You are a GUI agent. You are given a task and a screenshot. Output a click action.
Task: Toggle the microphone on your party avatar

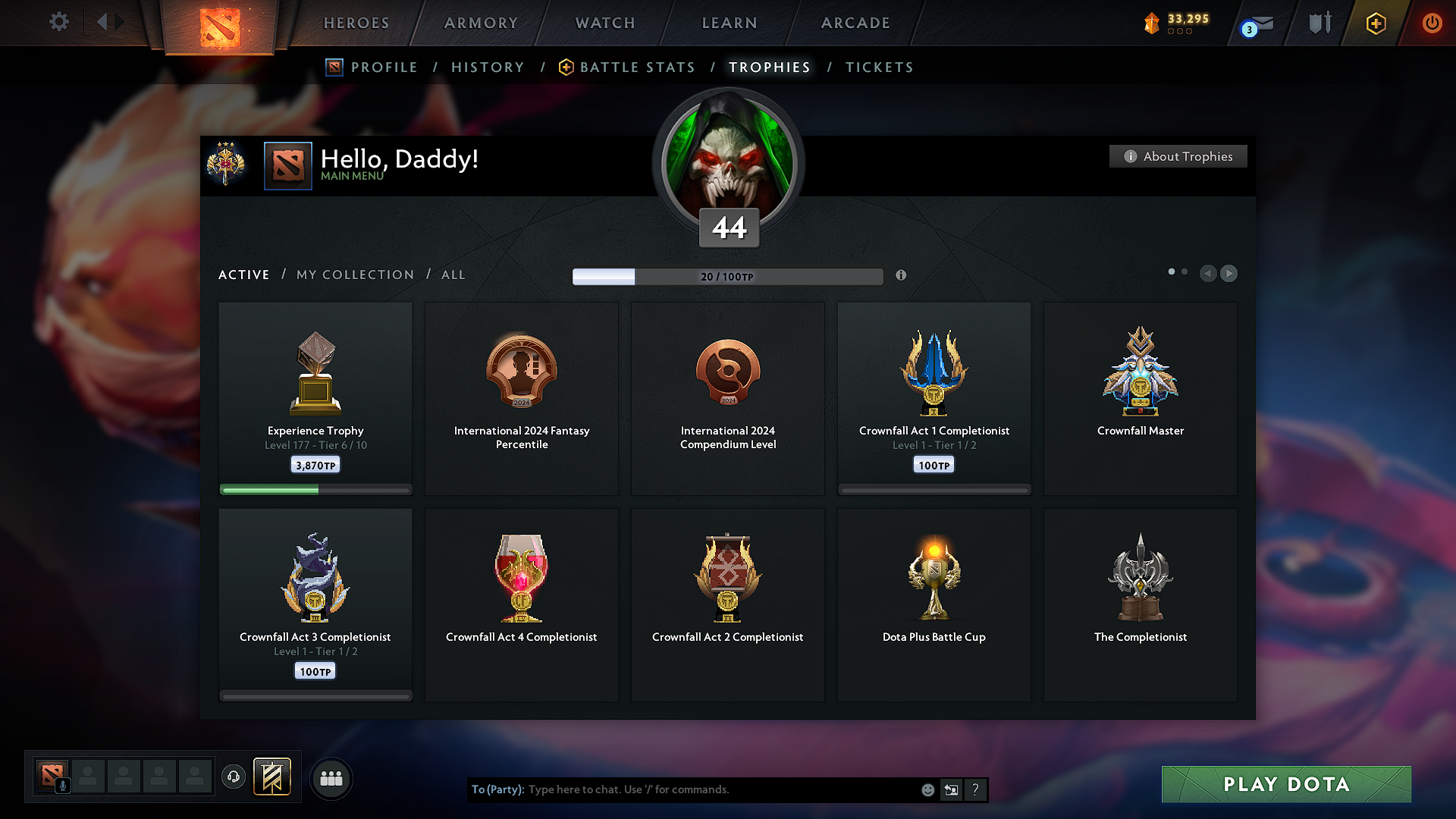(x=62, y=785)
